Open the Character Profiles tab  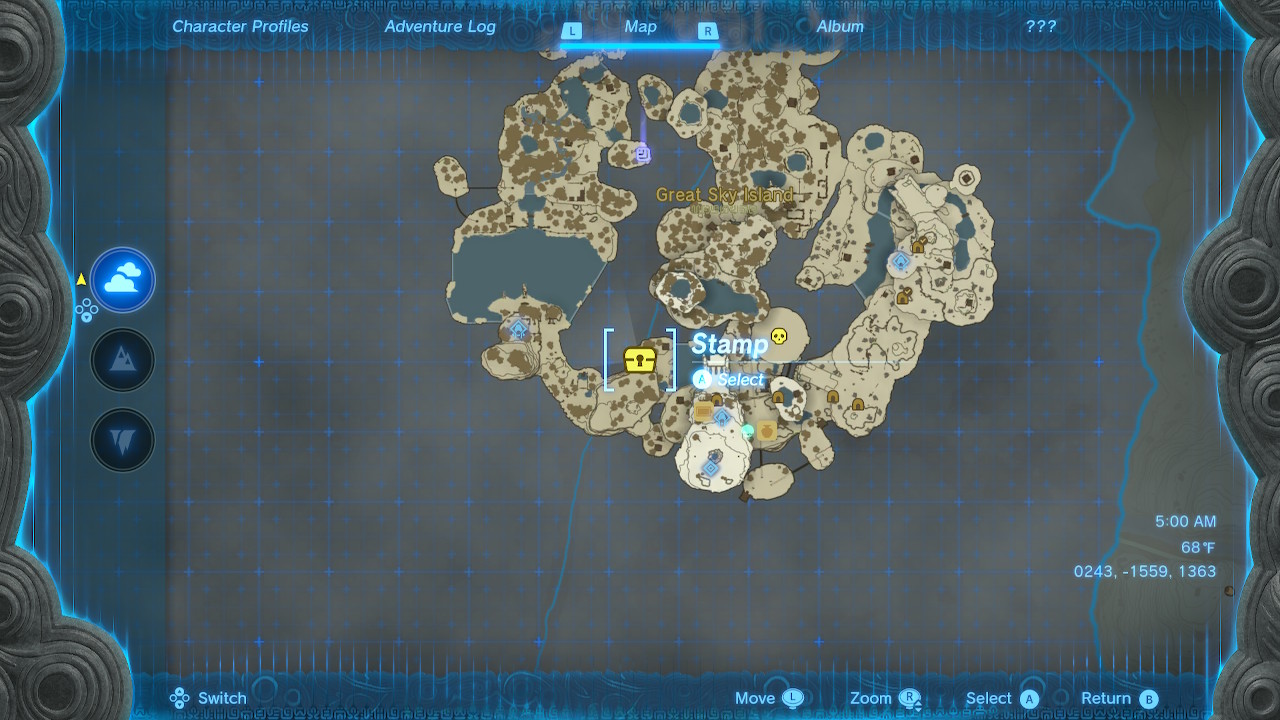point(240,26)
